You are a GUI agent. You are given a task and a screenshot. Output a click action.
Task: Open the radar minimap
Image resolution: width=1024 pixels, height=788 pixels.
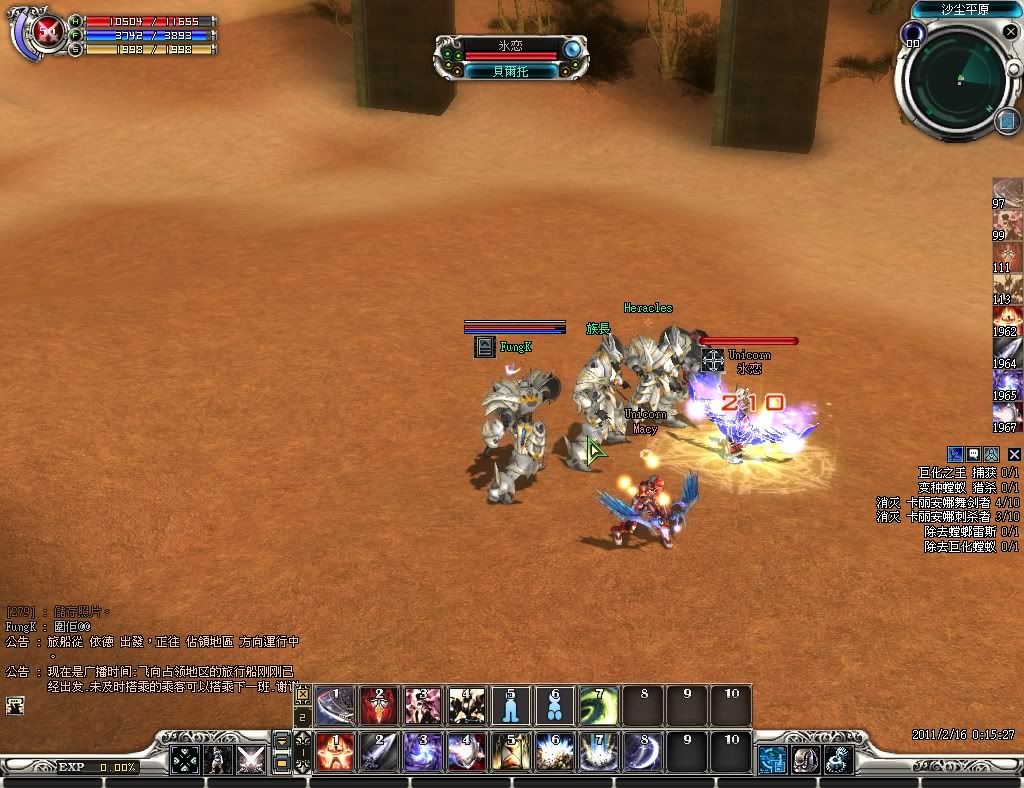click(x=959, y=78)
